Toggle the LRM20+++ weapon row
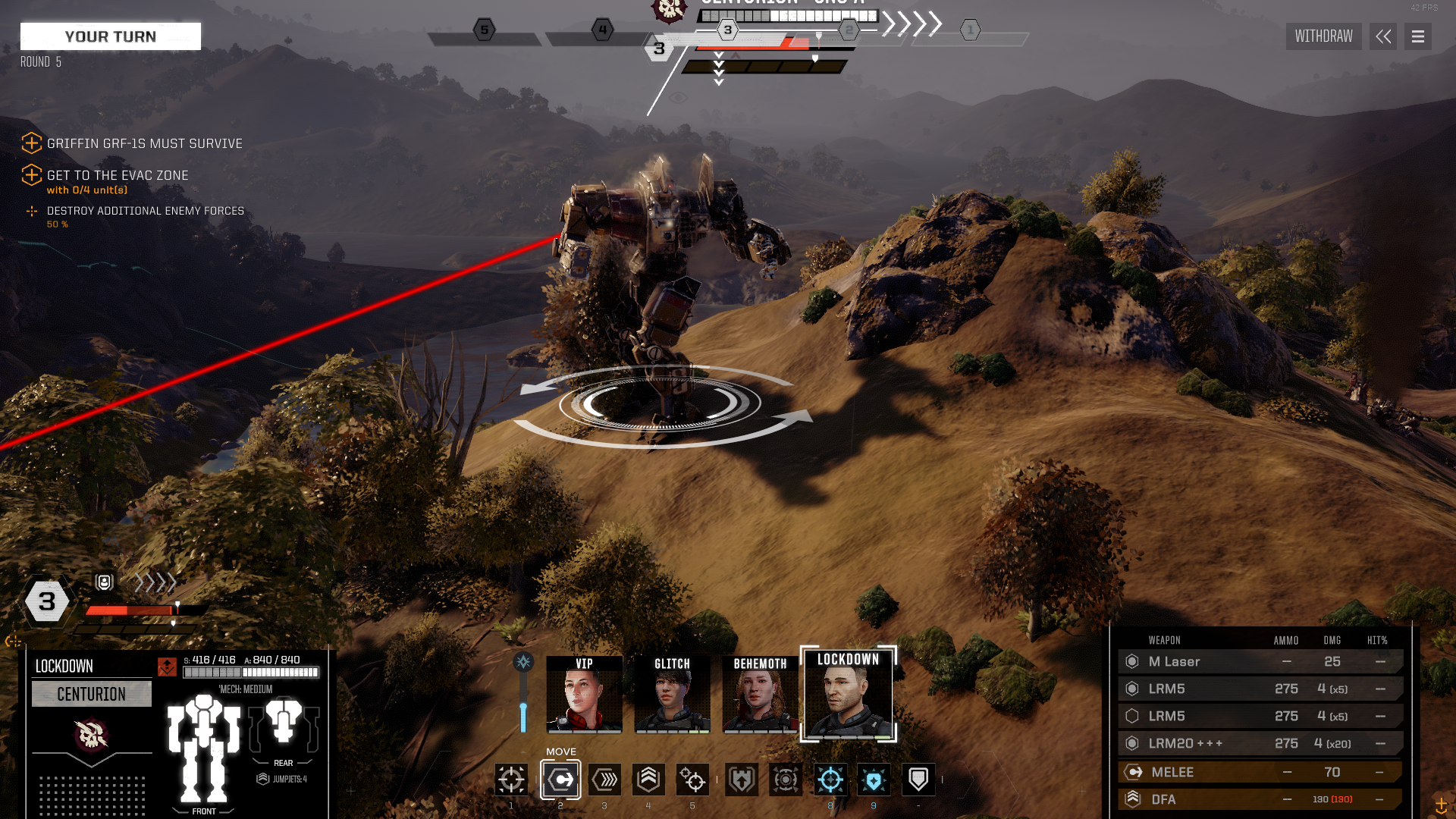 1259,743
